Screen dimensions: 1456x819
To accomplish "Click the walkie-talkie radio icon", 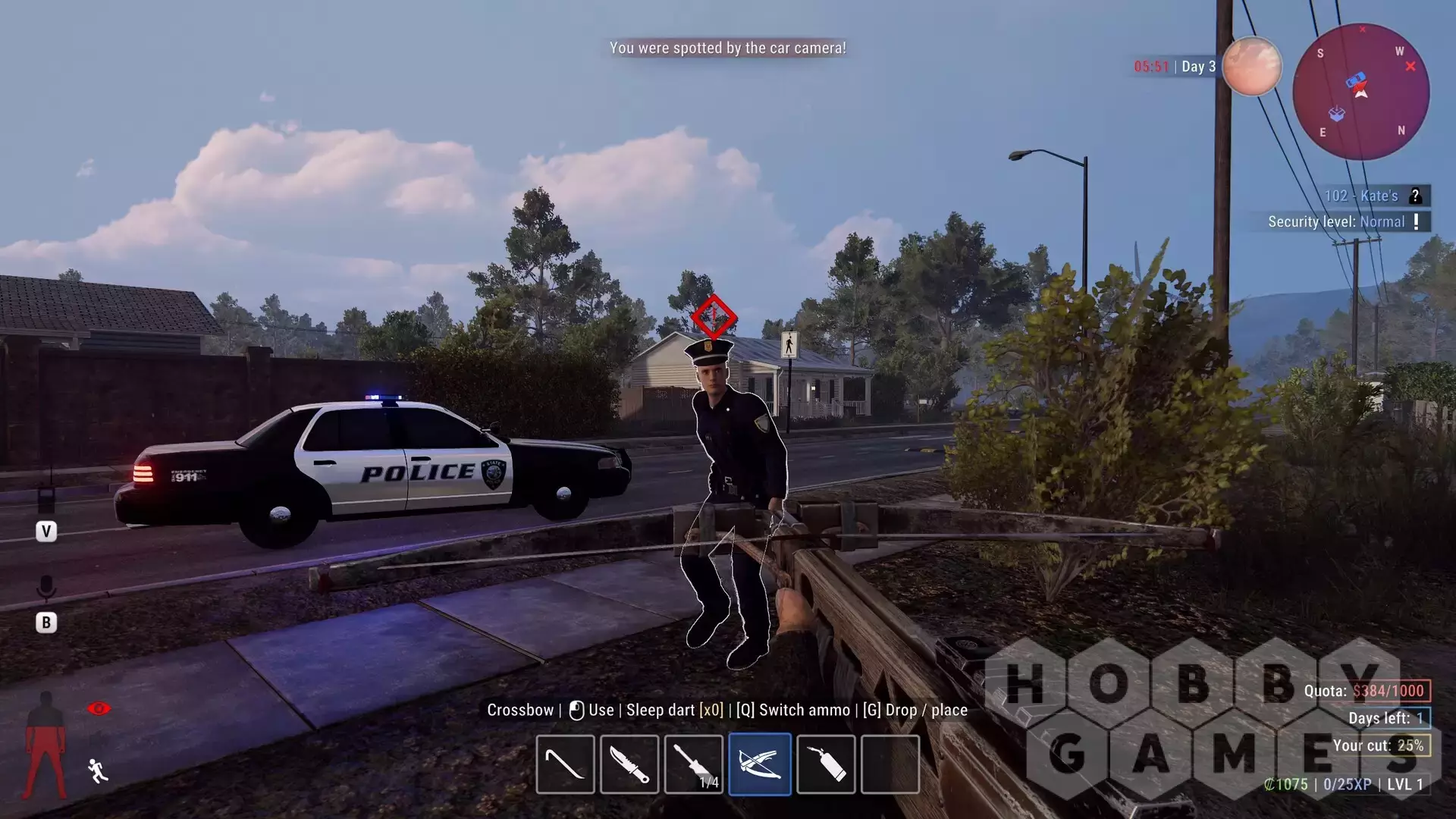I will 46,498.
